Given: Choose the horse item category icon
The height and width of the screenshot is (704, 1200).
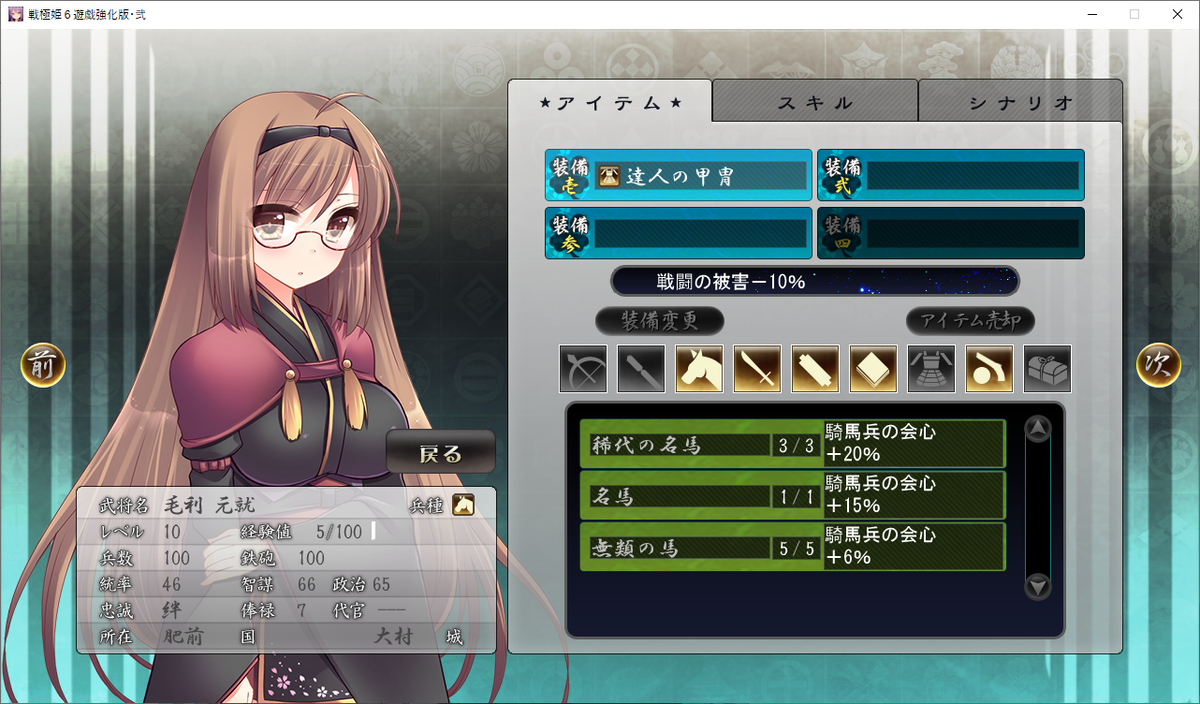Looking at the screenshot, I should click(699, 369).
